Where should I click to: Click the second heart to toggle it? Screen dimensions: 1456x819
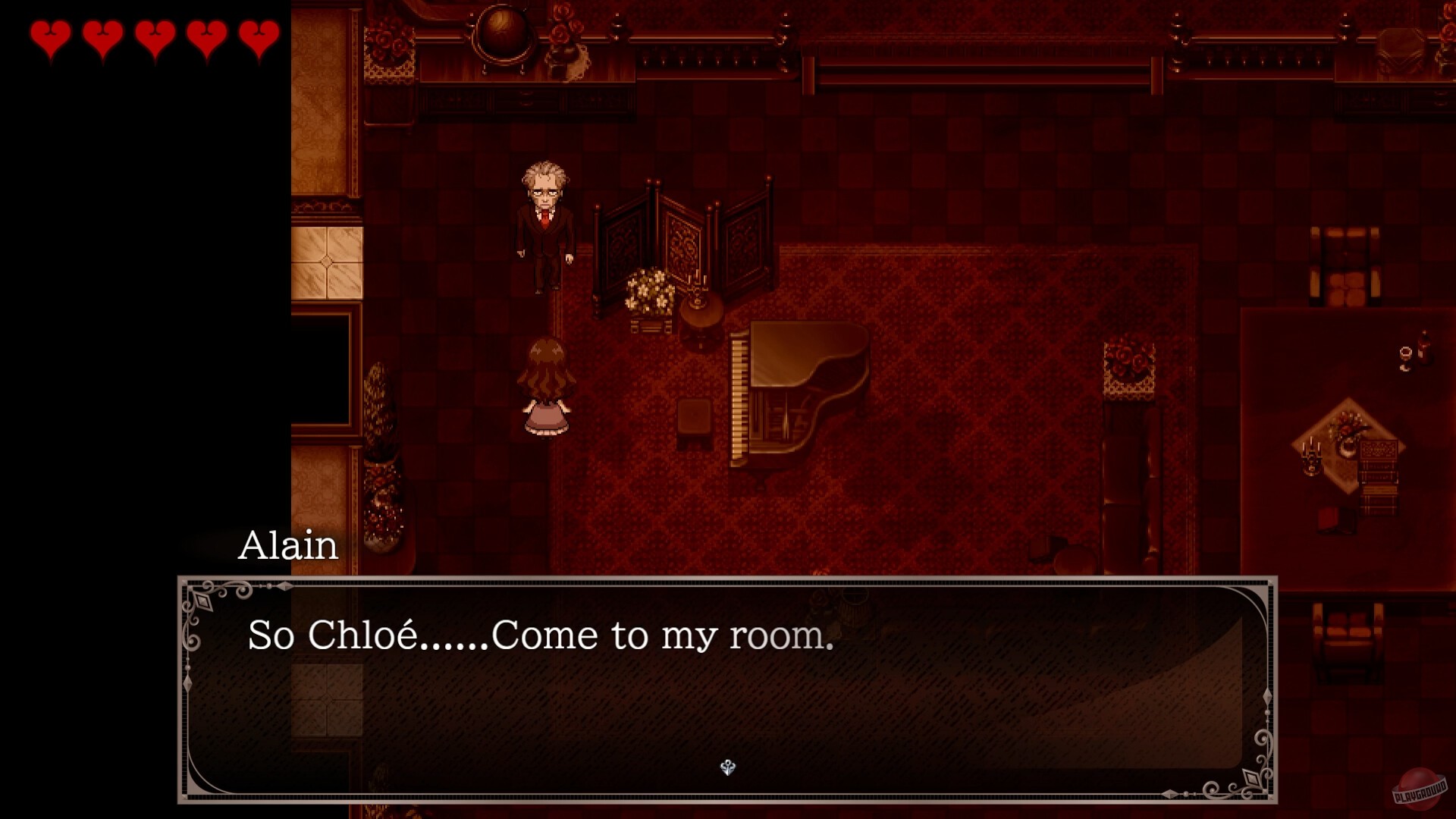point(102,36)
